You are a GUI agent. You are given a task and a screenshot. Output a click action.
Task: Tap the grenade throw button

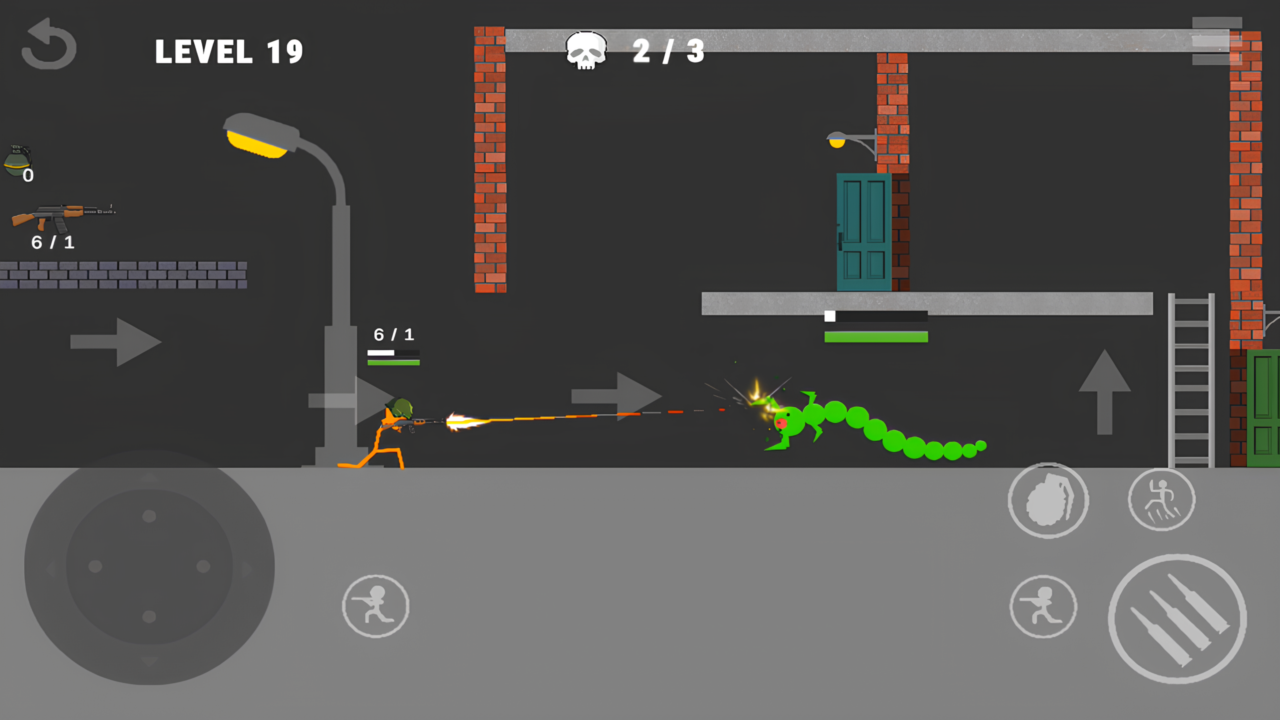point(1048,500)
